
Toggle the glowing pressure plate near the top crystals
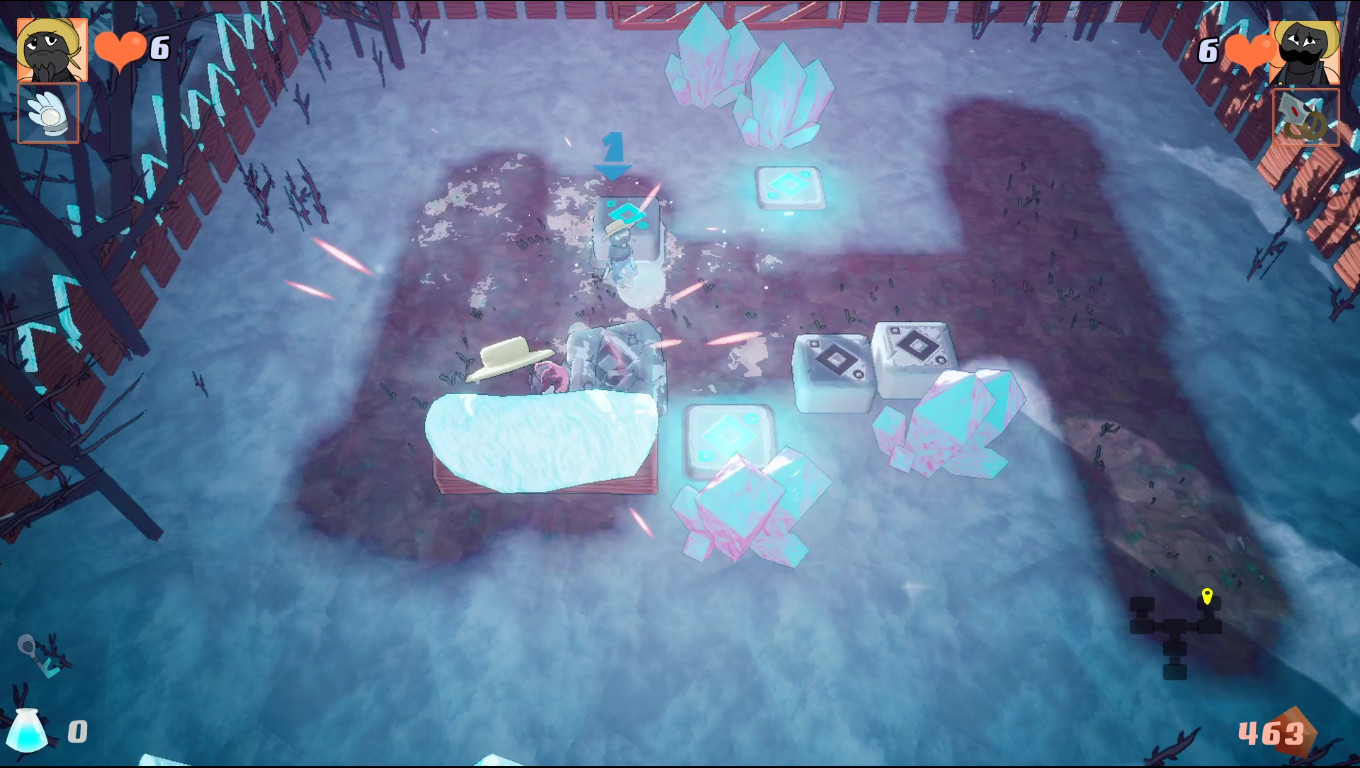[789, 186]
